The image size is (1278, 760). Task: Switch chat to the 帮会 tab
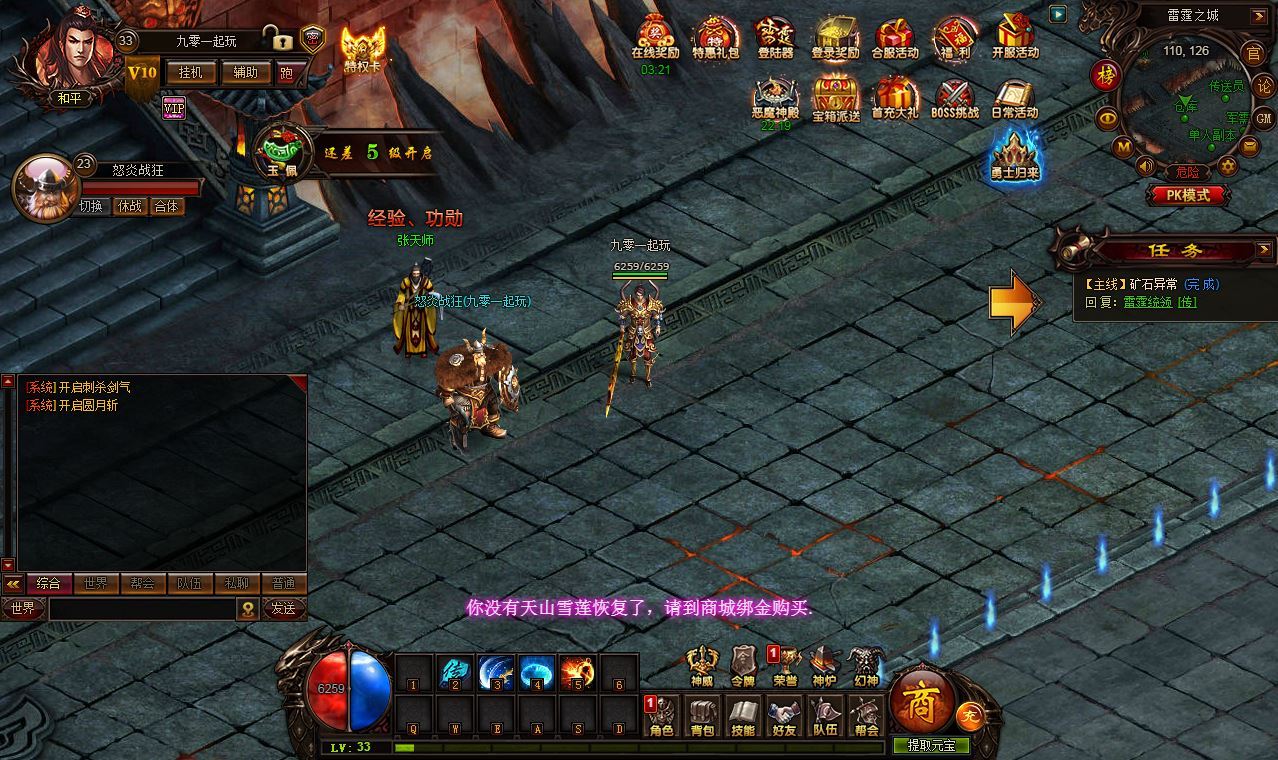point(142,583)
